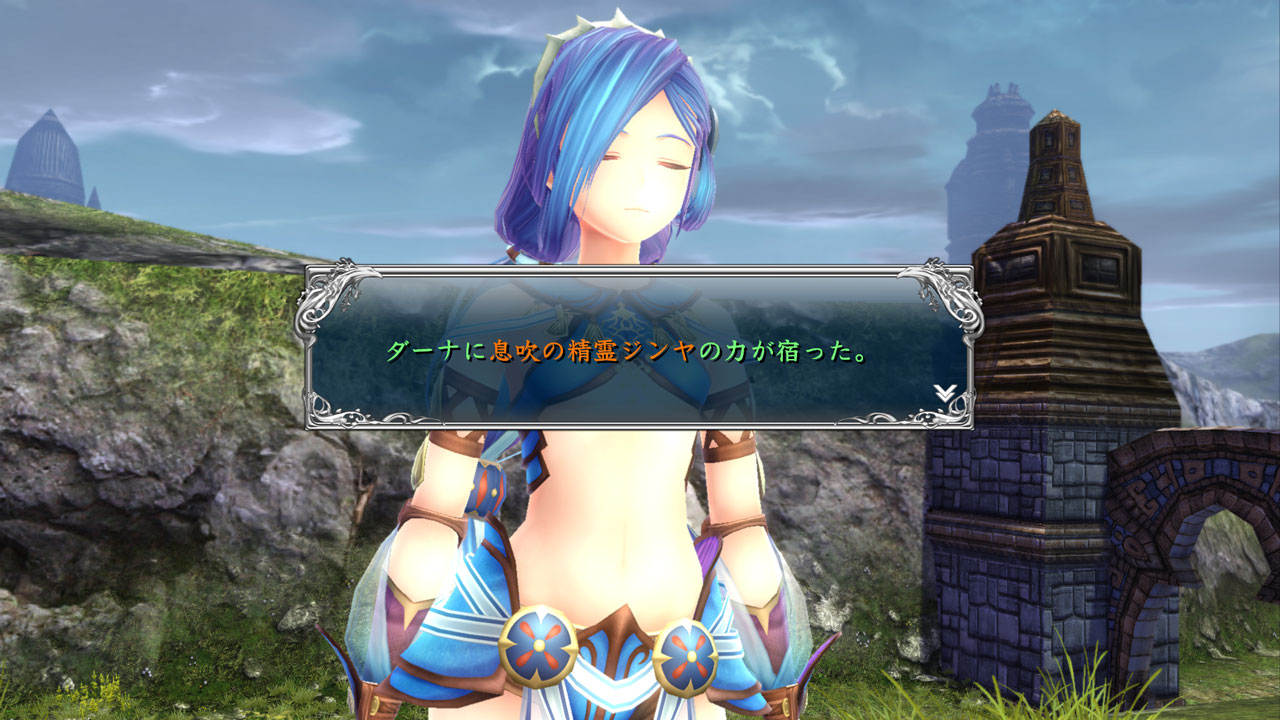Click the distant spire on the far left

pos(48,150)
